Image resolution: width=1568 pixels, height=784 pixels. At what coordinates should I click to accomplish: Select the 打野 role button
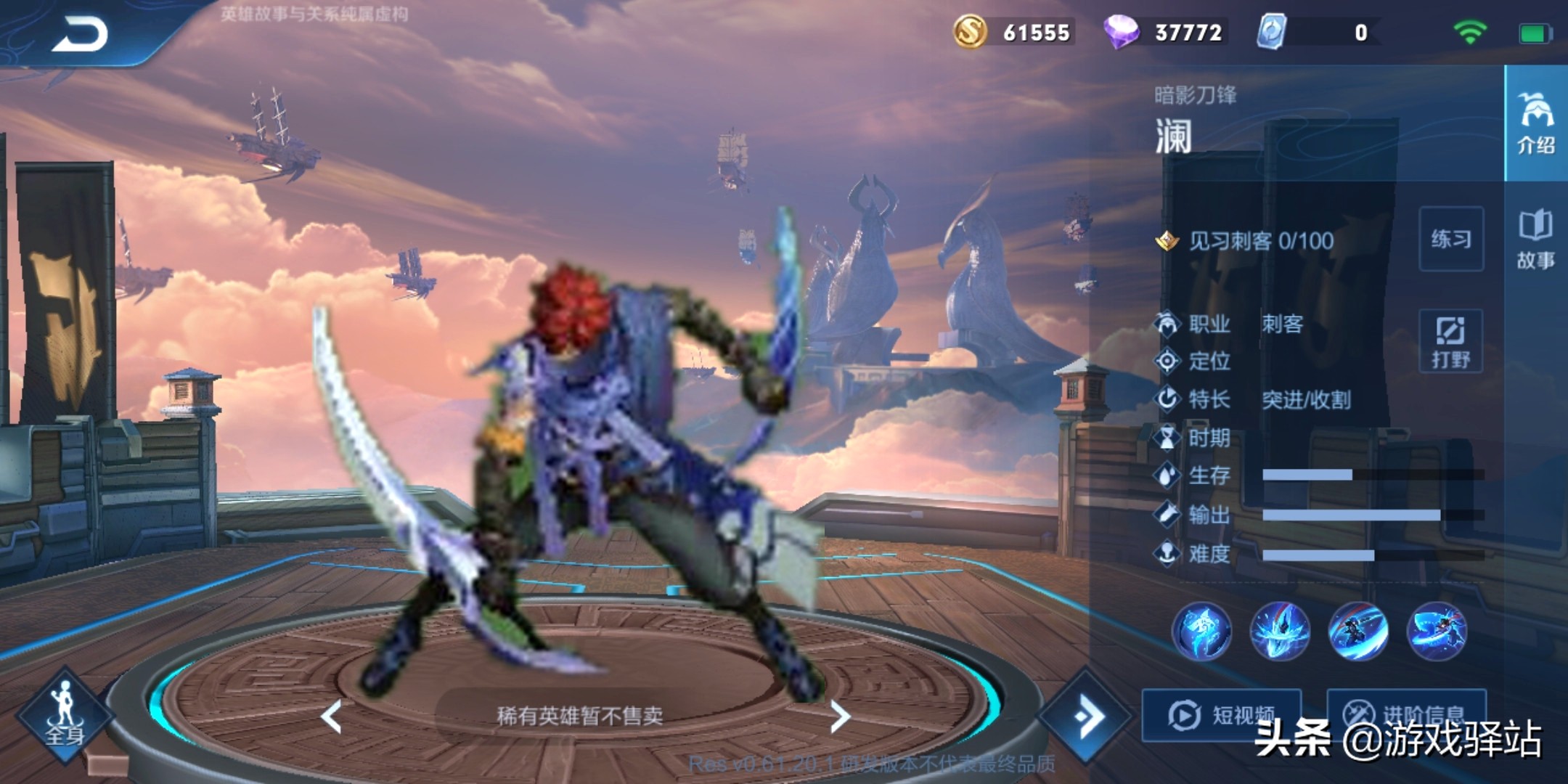tap(1450, 342)
